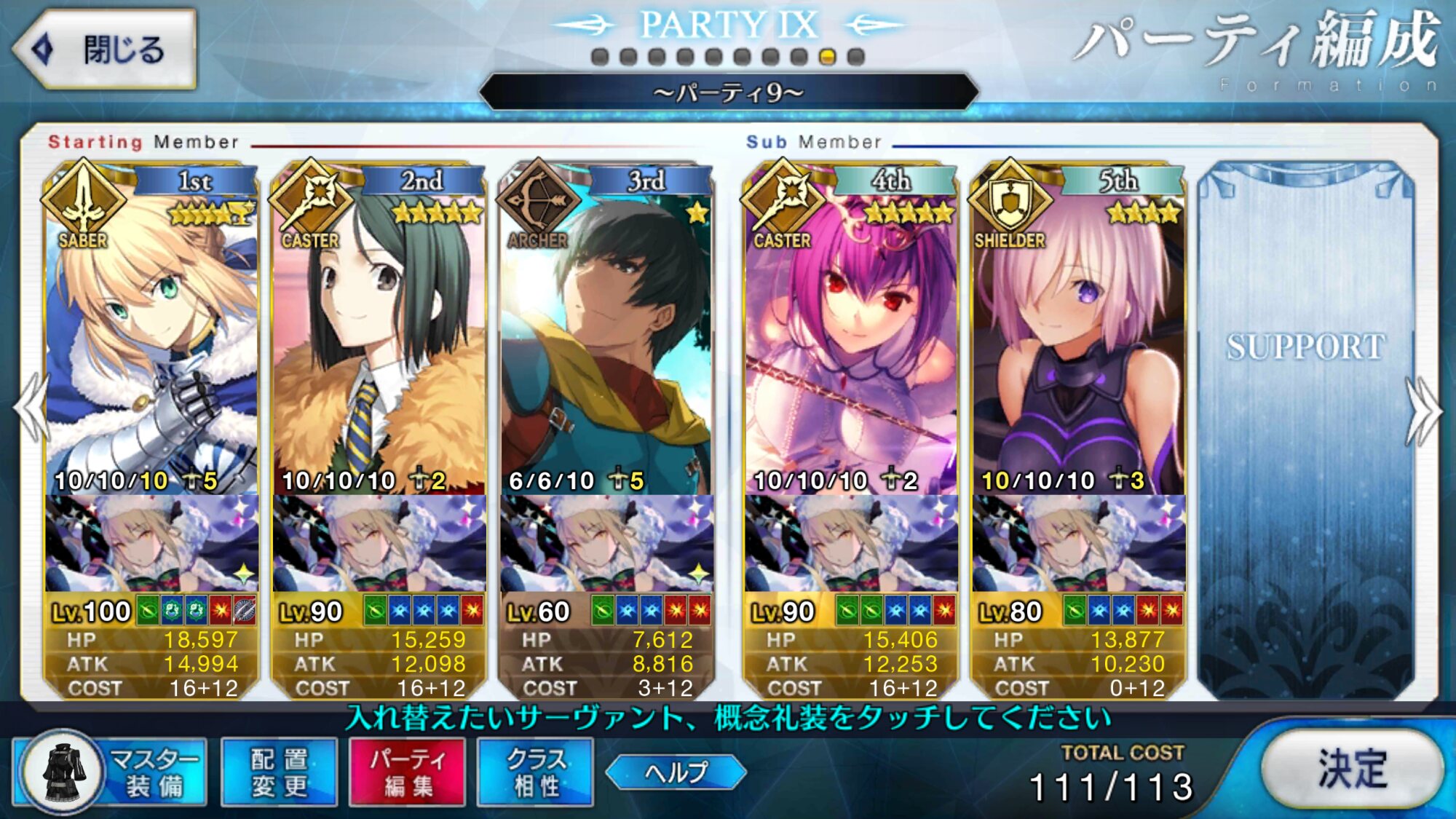Tap the empty SUPPORT slot
1456x819 pixels.
(x=1306, y=430)
